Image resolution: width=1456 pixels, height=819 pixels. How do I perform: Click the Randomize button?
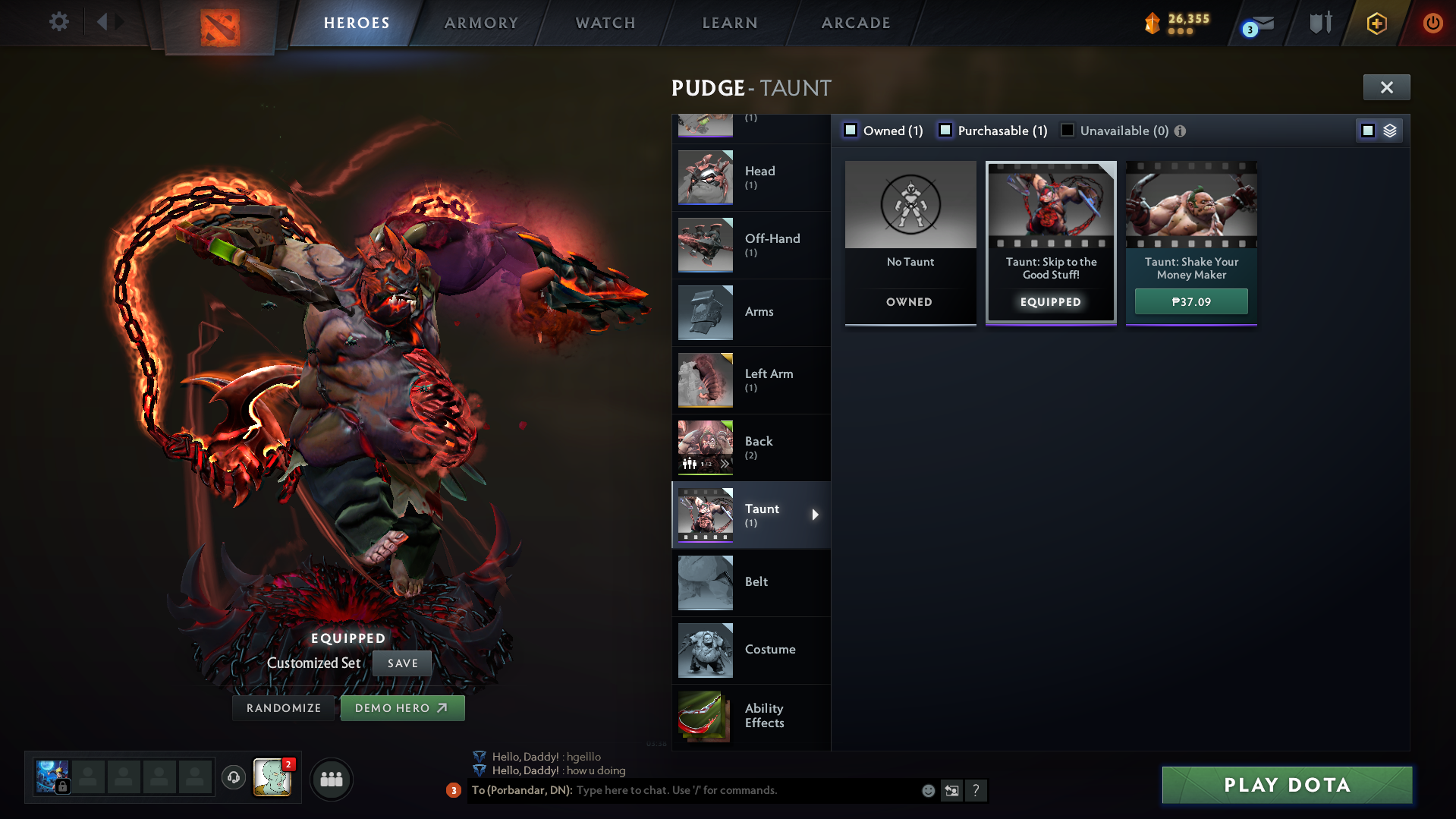click(283, 707)
